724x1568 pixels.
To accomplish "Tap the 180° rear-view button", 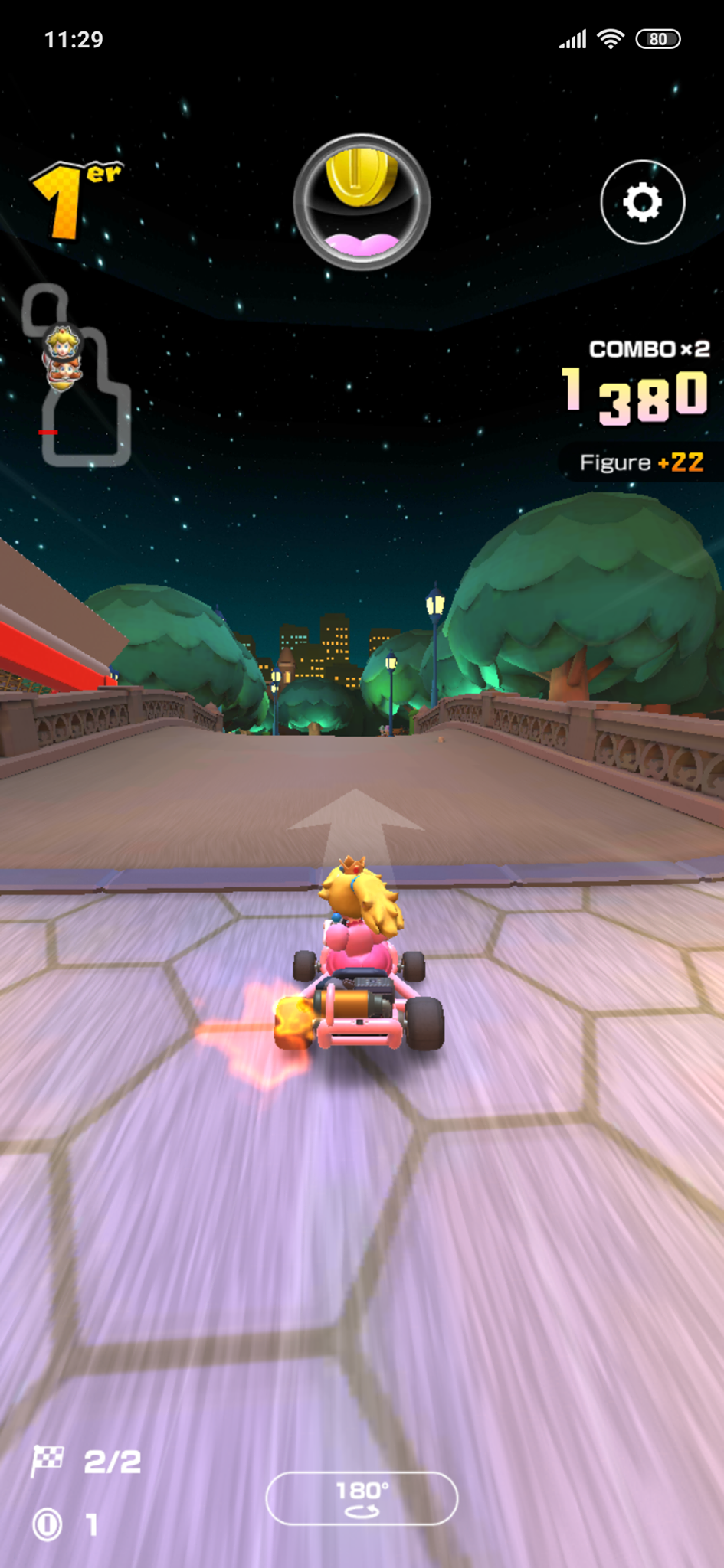I will 362,1498.
